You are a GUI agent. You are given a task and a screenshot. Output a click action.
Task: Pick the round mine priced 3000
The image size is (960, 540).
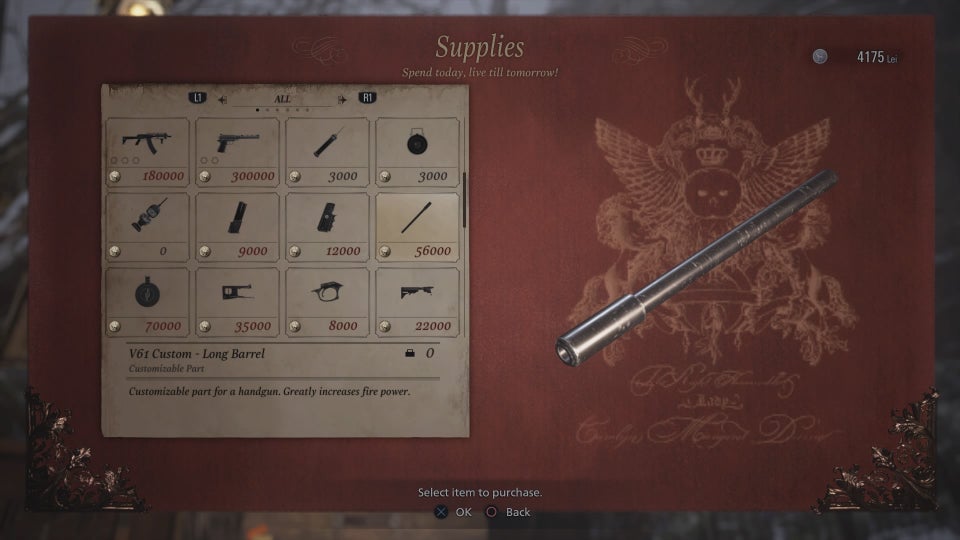(417, 151)
